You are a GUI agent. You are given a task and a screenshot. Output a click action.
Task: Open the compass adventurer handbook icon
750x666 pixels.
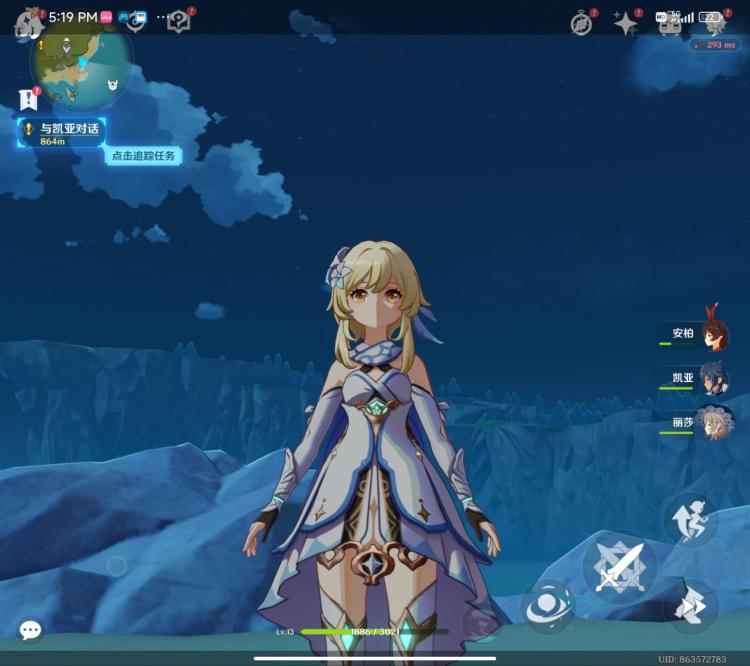pyautogui.click(x=582, y=24)
